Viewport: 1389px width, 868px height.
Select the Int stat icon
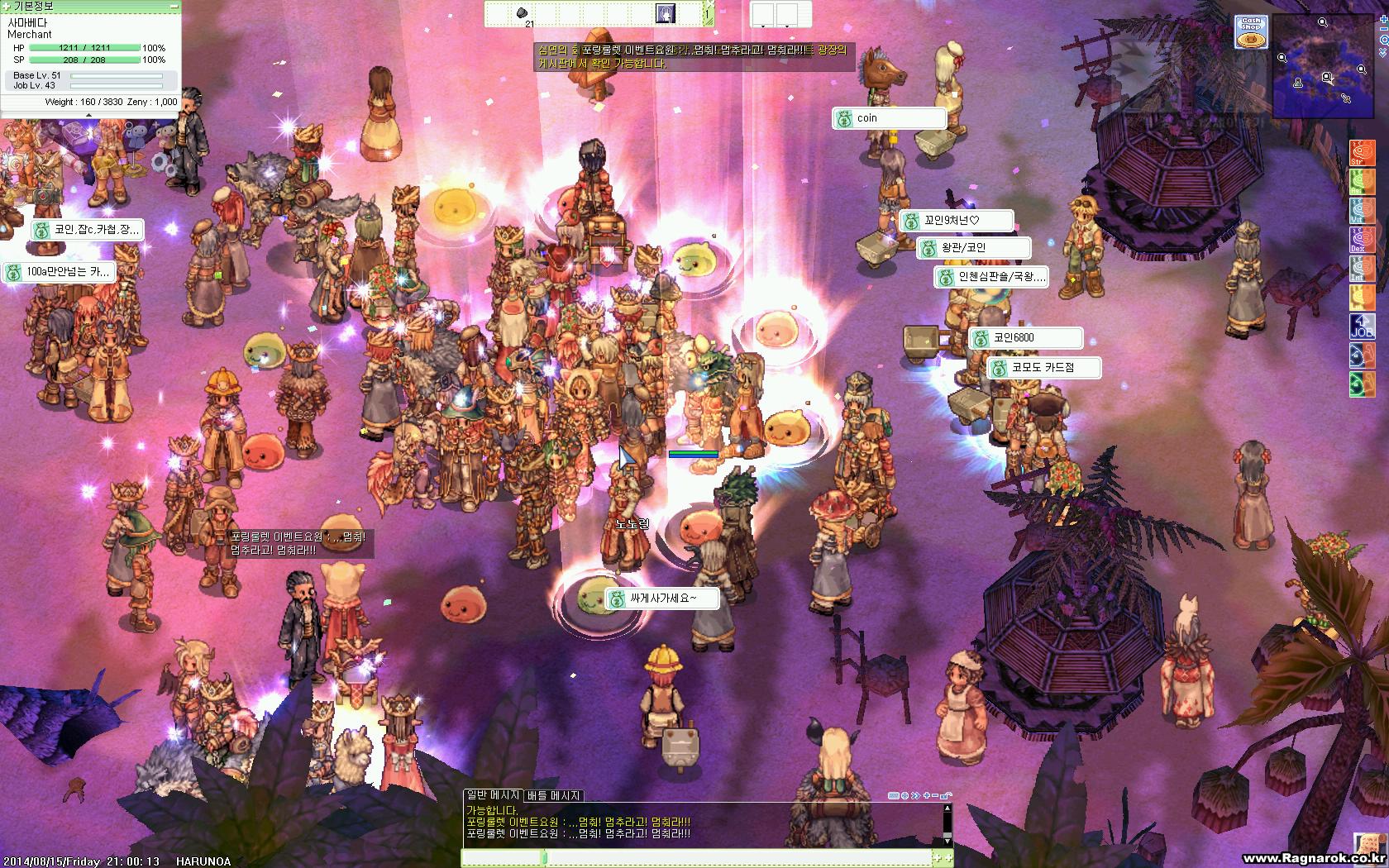point(1362,269)
